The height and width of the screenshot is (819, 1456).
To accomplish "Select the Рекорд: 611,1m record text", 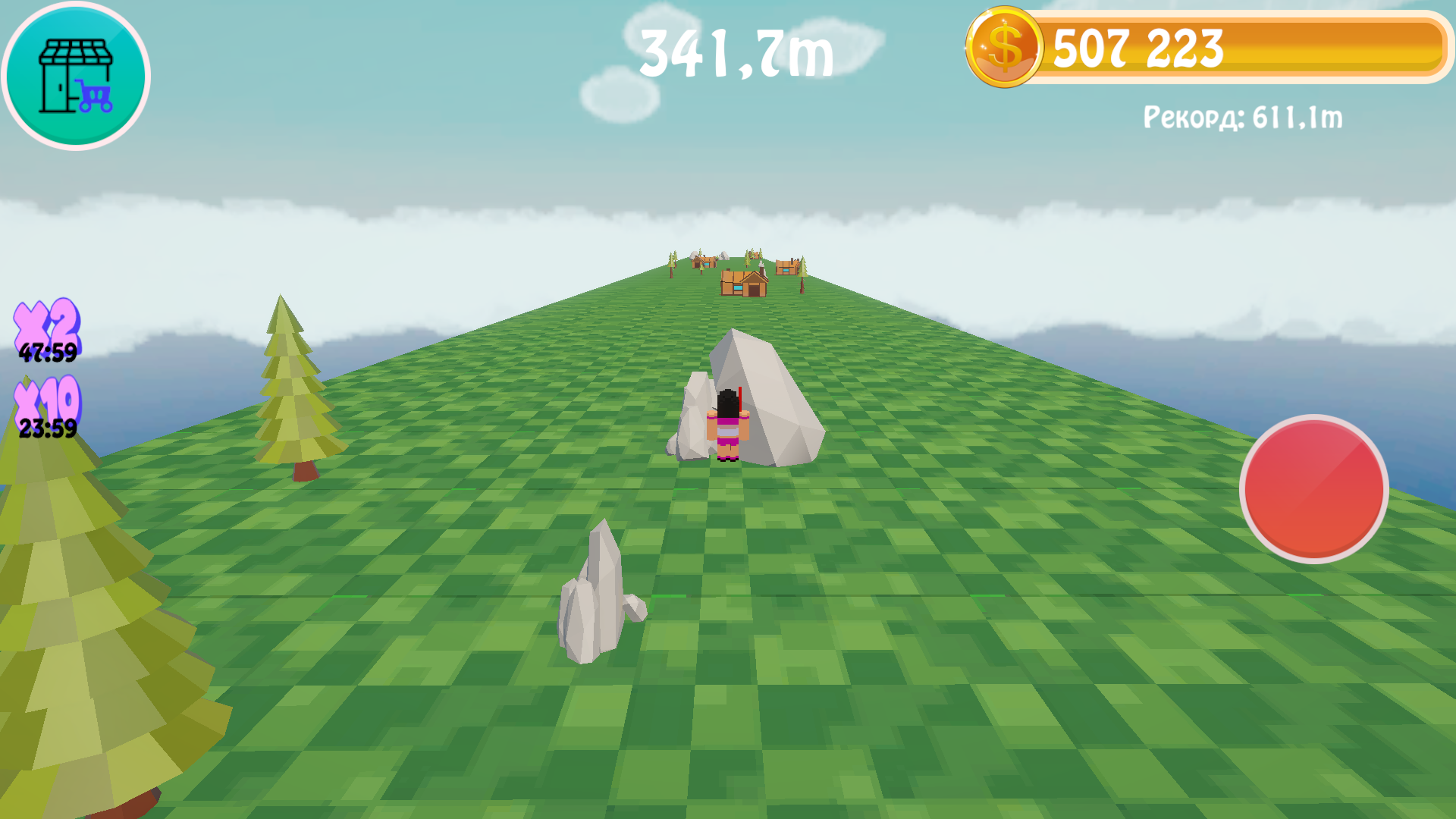I will click(x=1244, y=116).
